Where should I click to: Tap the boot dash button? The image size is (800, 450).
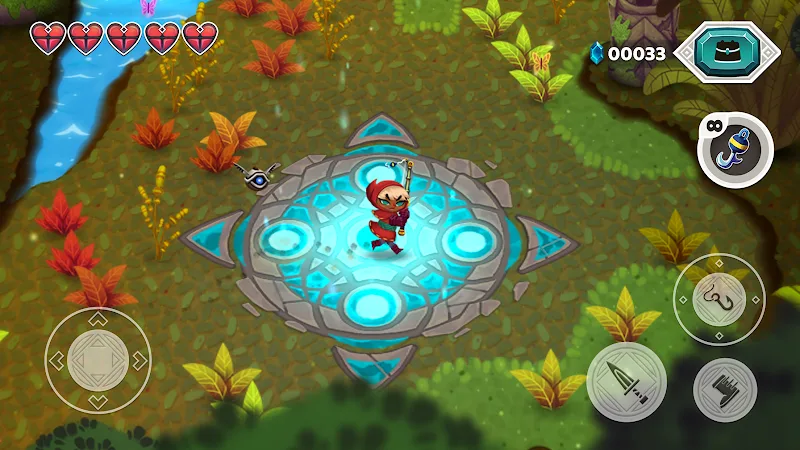pyautogui.click(x=724, y=389)
